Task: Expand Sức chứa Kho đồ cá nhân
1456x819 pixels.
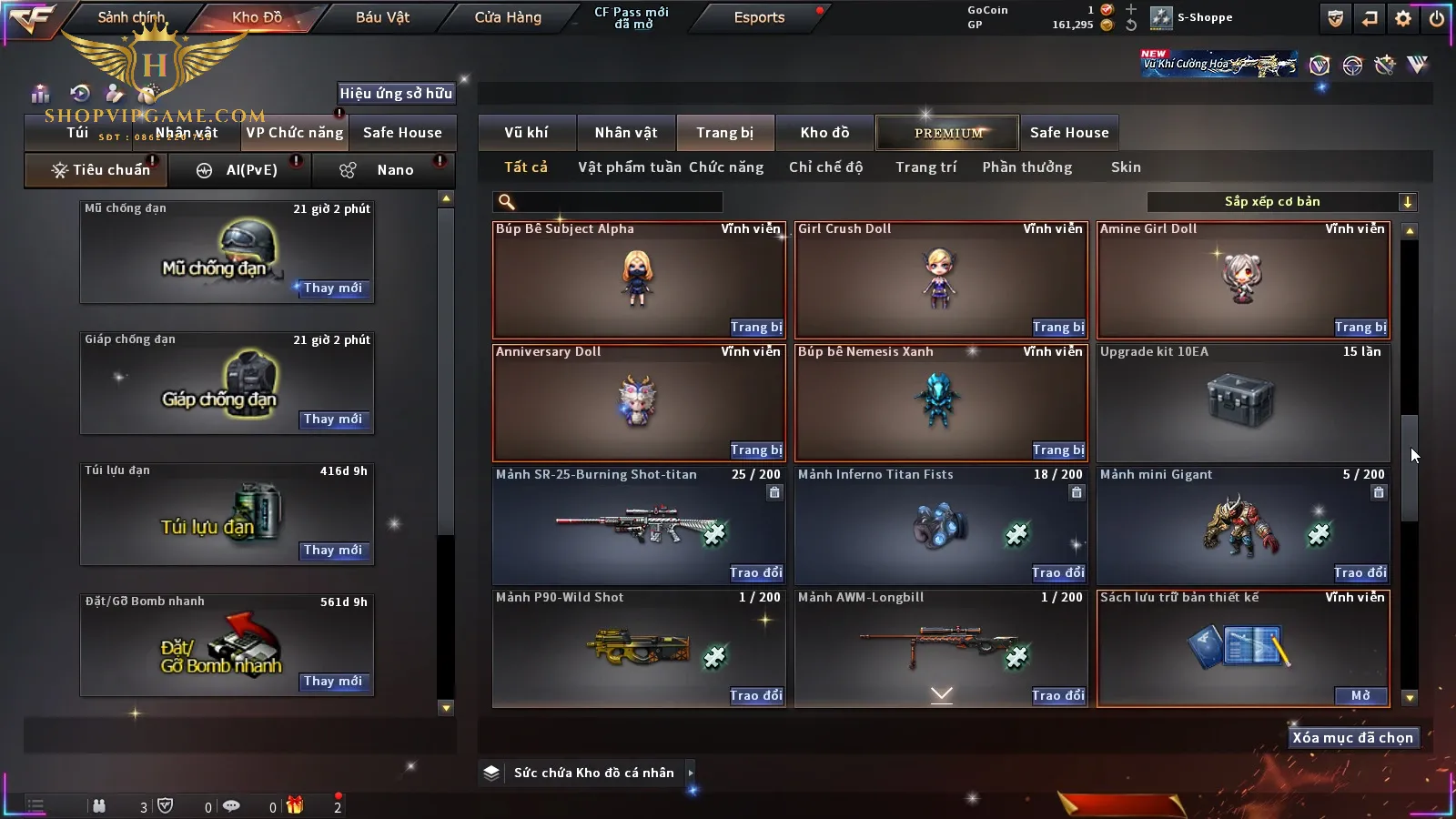Action: click(x=691, y=773)
